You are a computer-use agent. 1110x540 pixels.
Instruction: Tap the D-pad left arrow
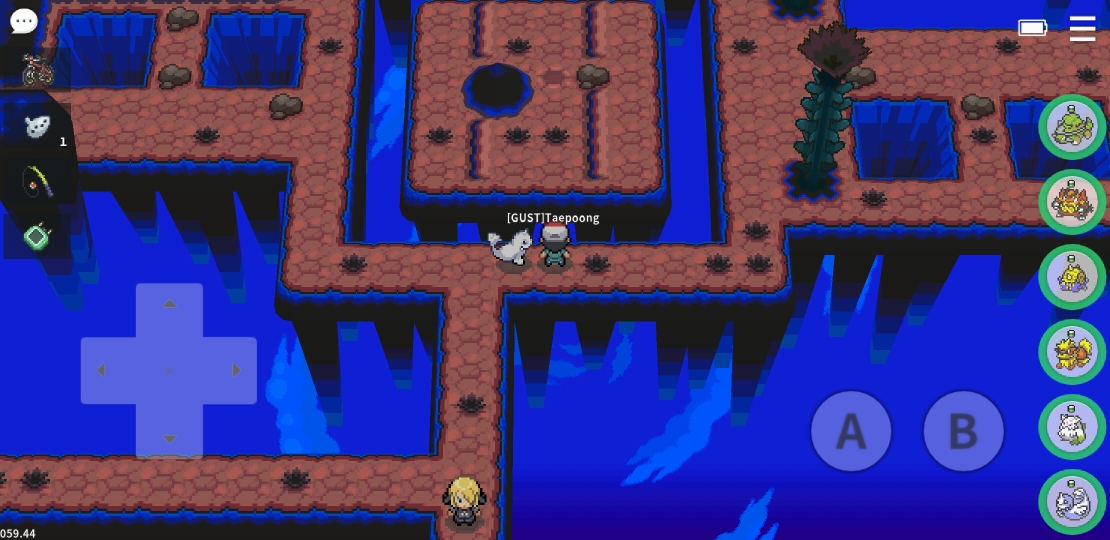coord(101,371)
